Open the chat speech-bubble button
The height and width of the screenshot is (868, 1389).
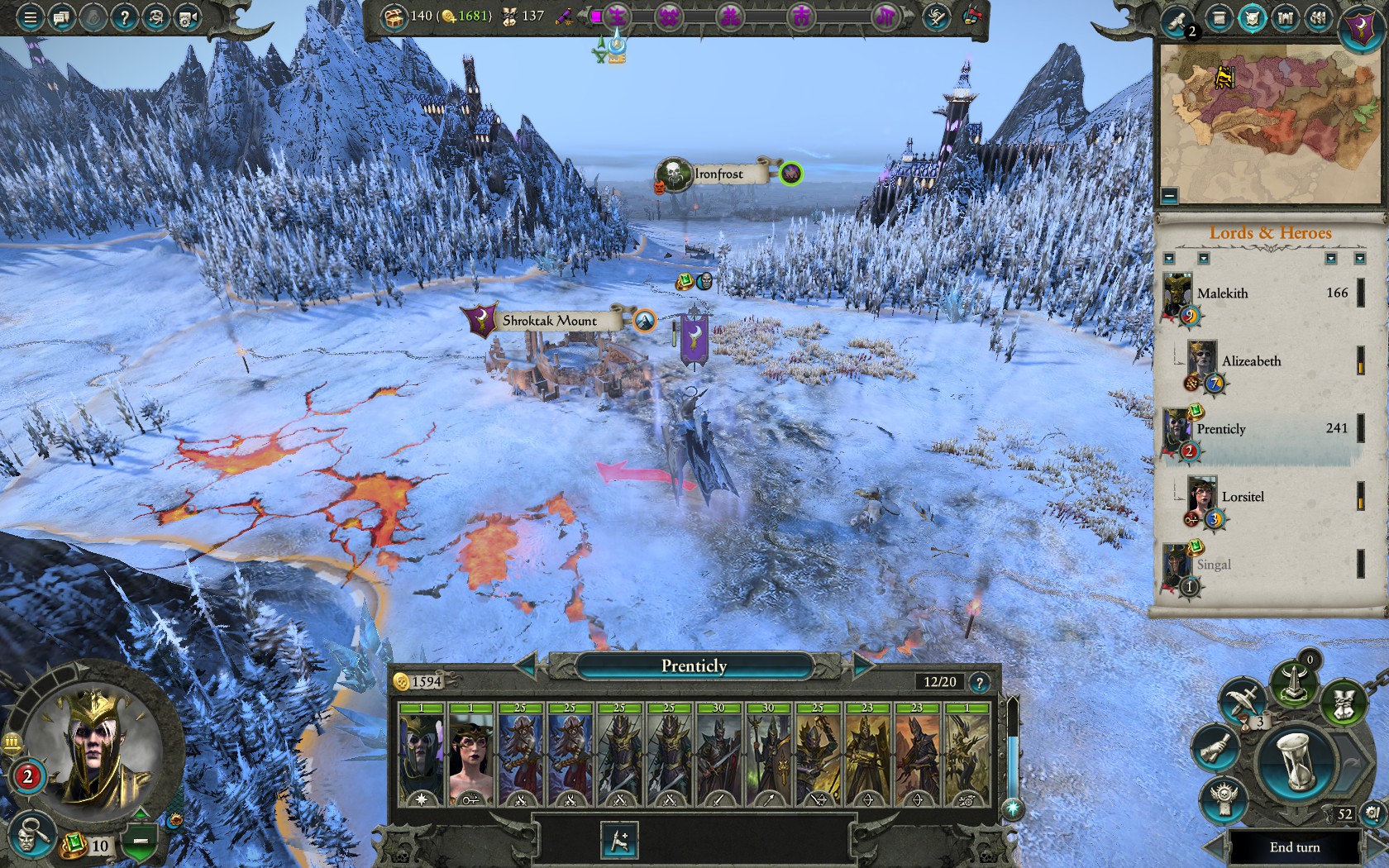click(x=61, y=17)
